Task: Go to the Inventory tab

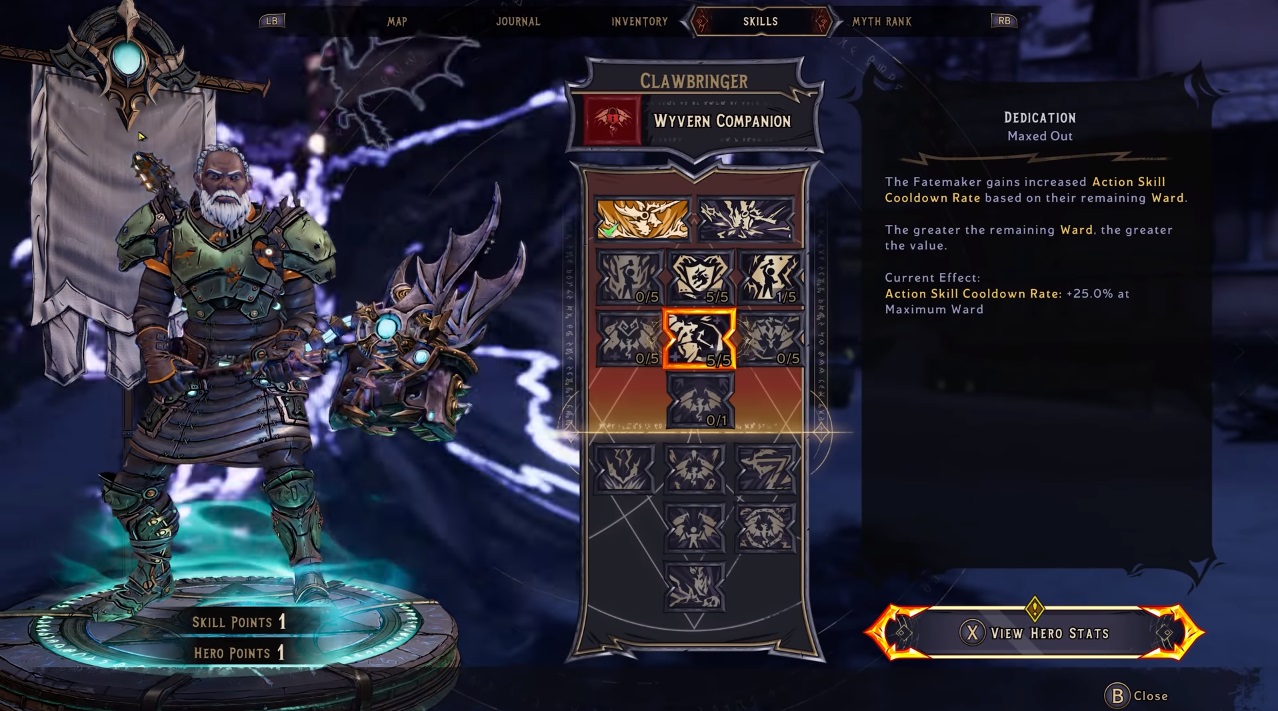Action: (639, 21)
